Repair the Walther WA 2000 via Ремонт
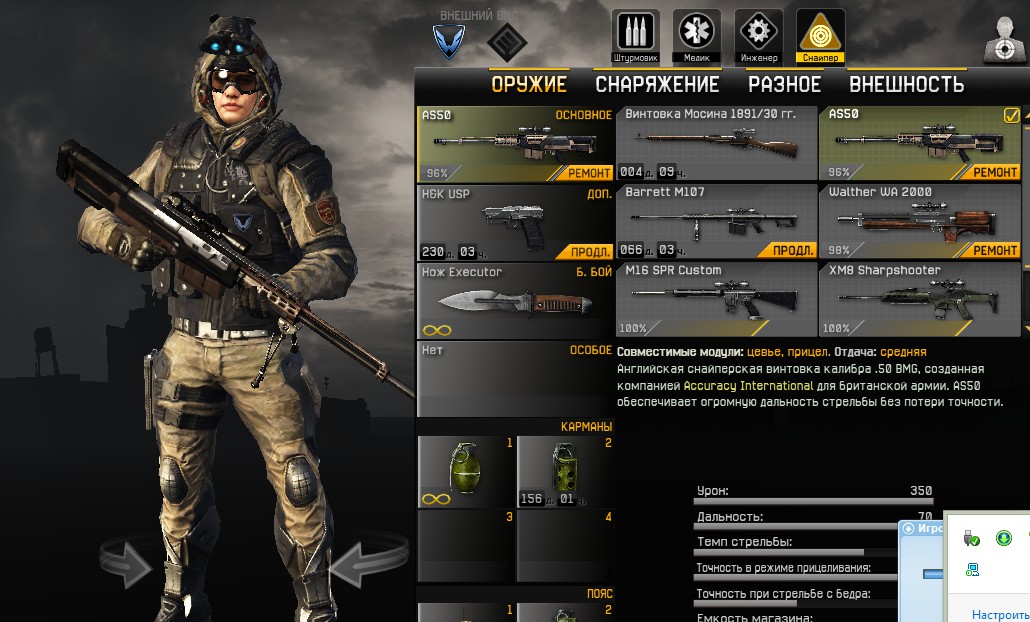 point(995,250)
